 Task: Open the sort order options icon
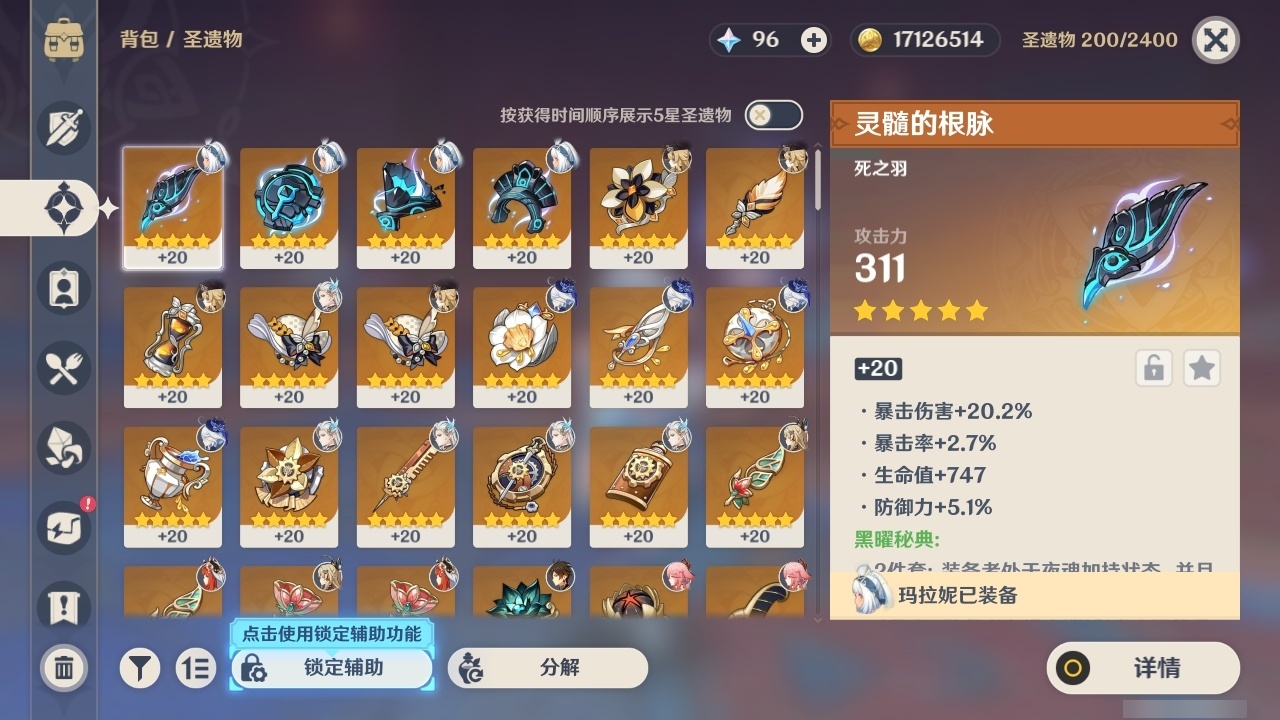(x=197, y=667)
